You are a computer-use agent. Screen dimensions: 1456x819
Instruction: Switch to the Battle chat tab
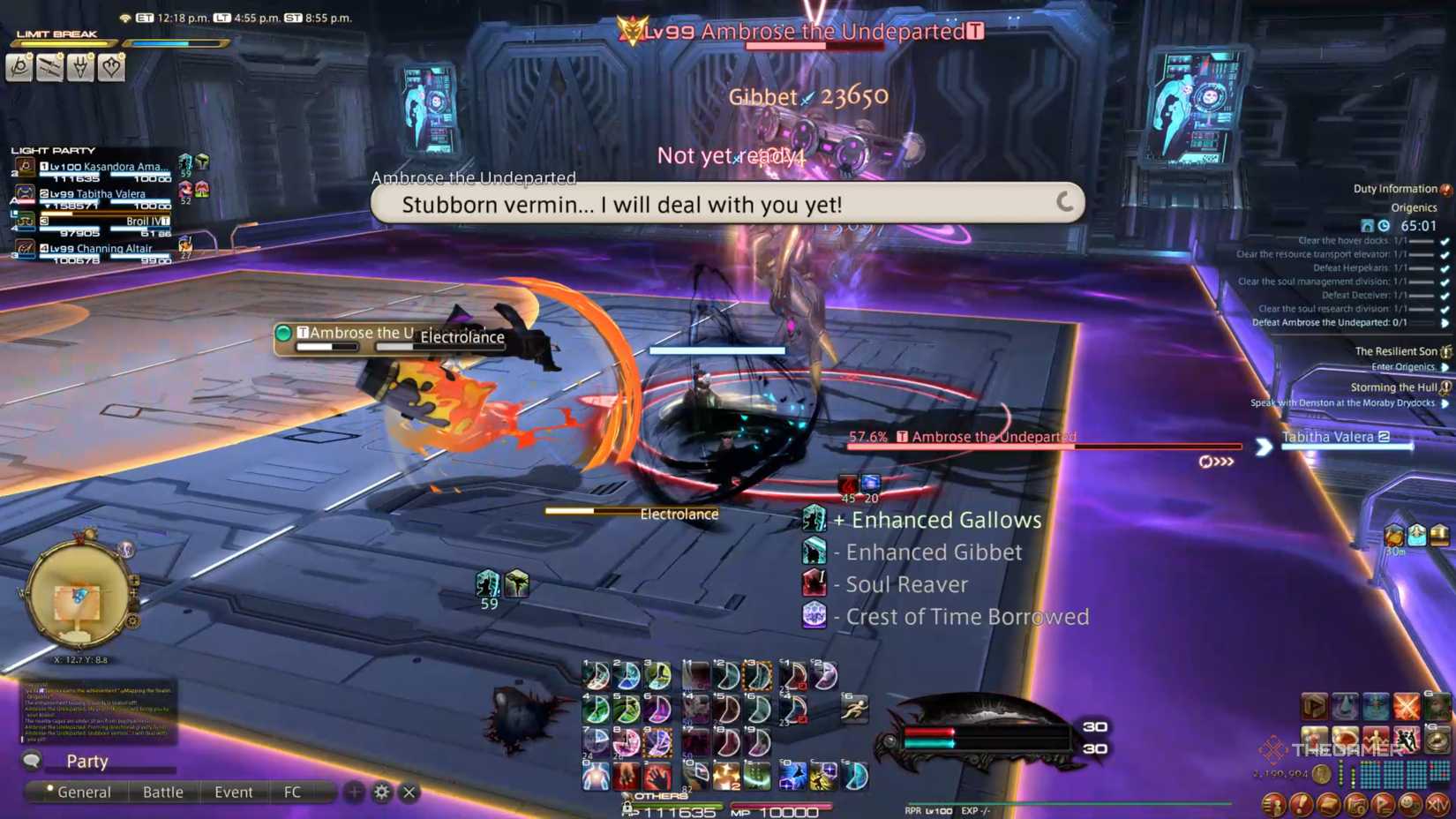(162, 792)
